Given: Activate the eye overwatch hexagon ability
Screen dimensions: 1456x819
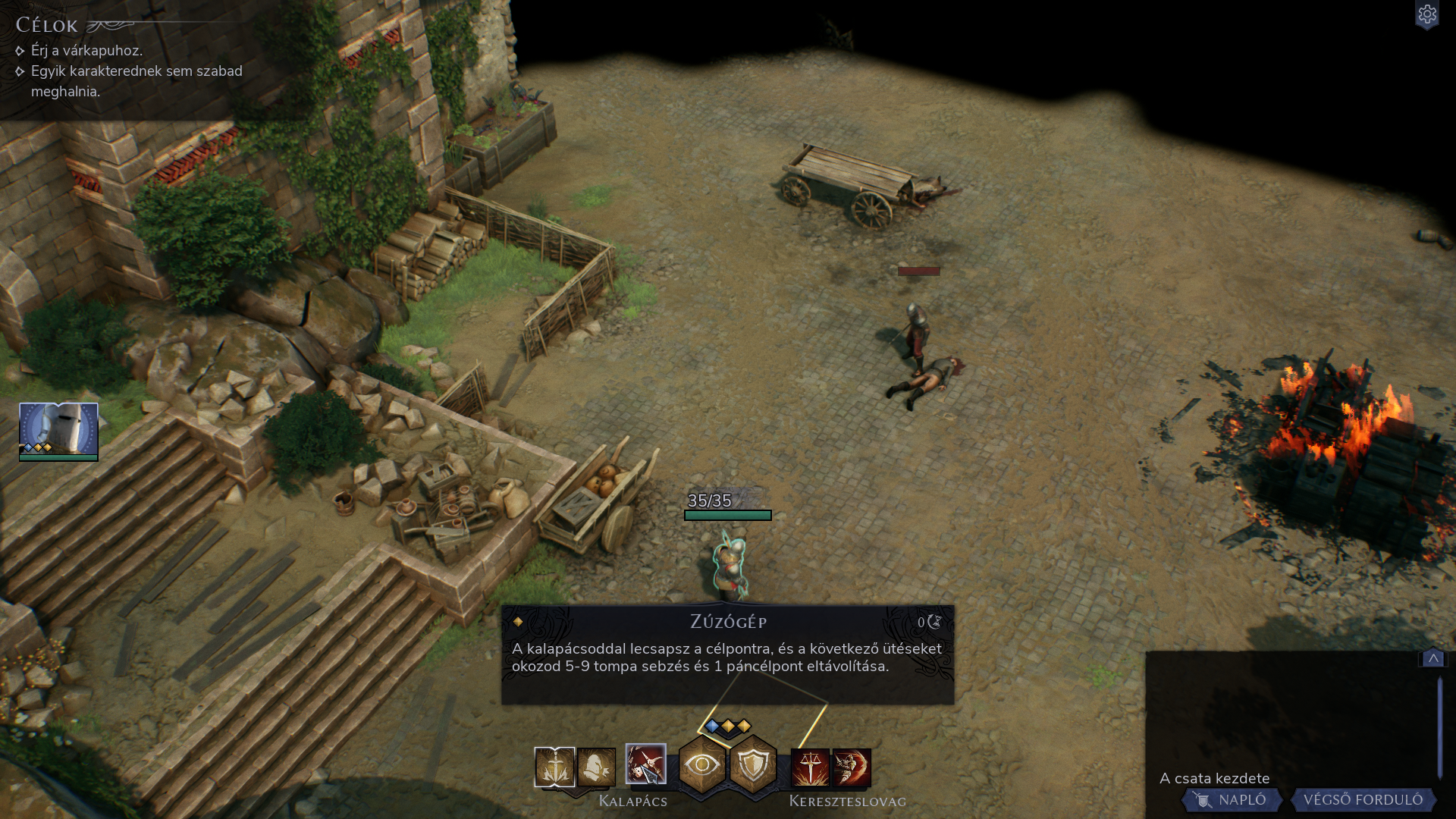Looking at the screenshot, I should click(702, 764).
